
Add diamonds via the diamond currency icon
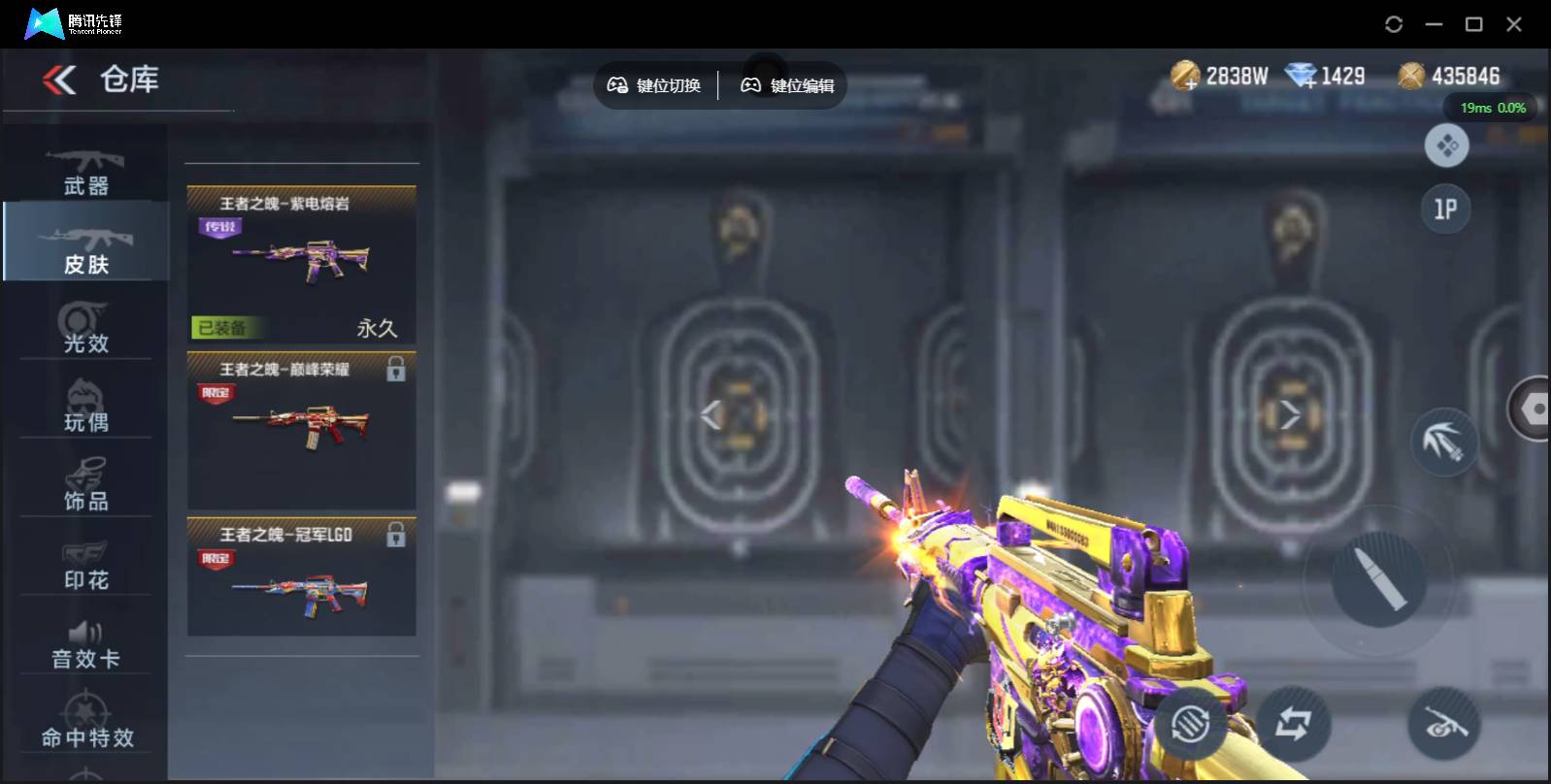tap(1301, 76)
